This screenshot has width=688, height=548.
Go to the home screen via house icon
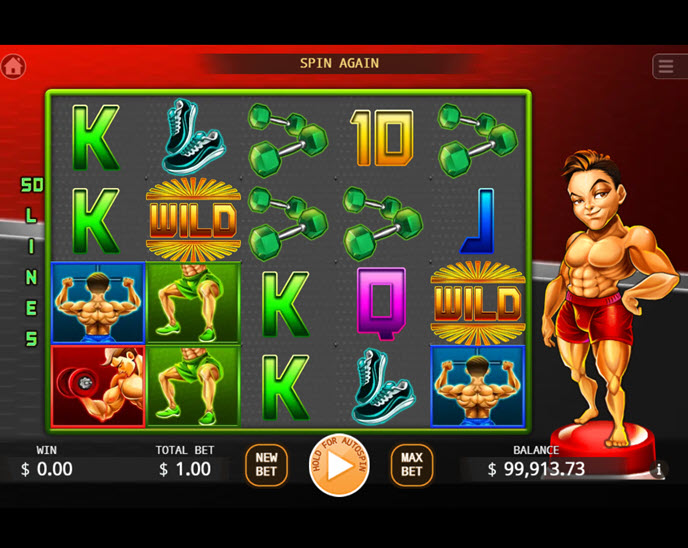coord(13,66)
